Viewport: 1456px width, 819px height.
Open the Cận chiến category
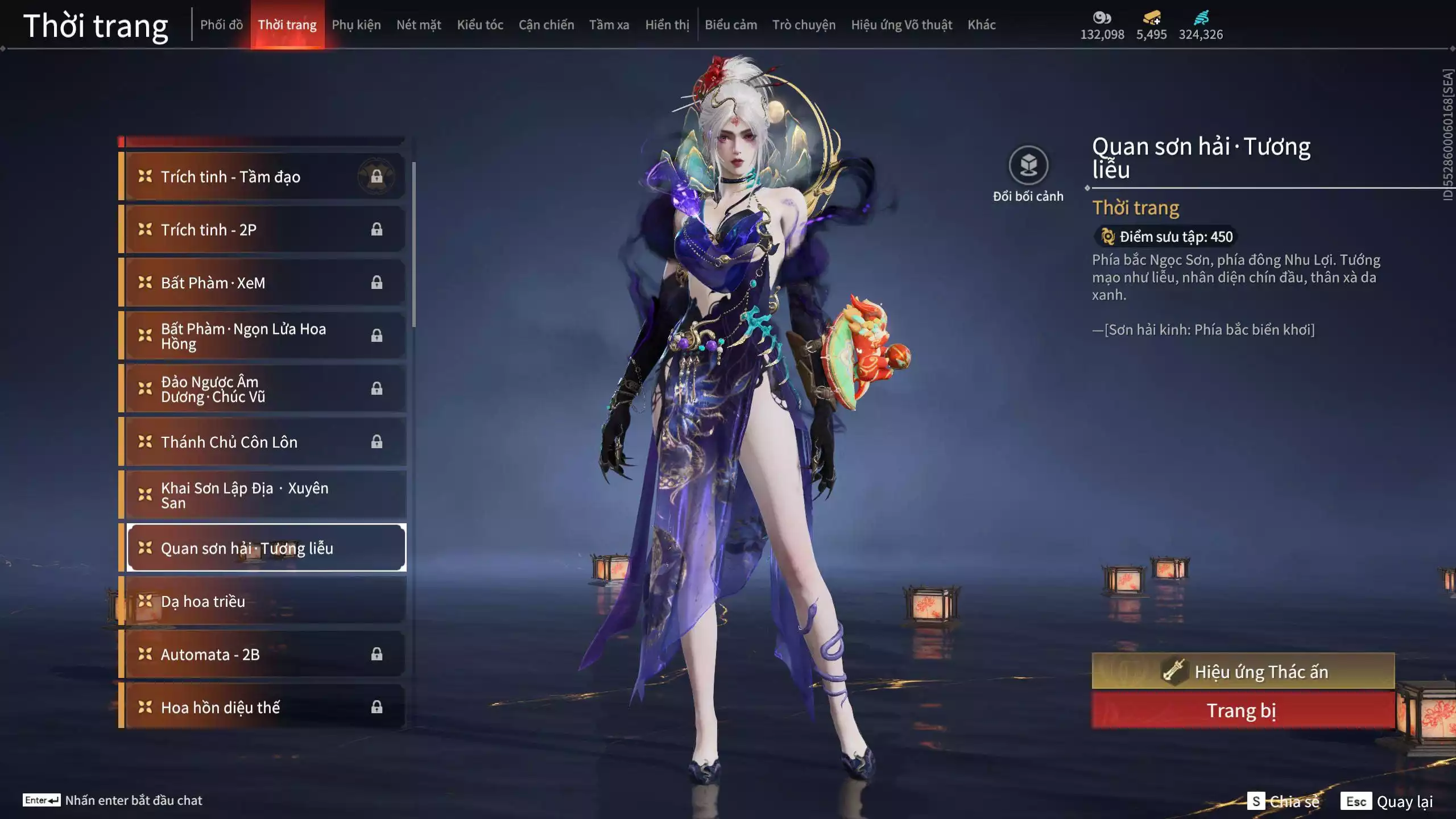click(x=546, y=25)
